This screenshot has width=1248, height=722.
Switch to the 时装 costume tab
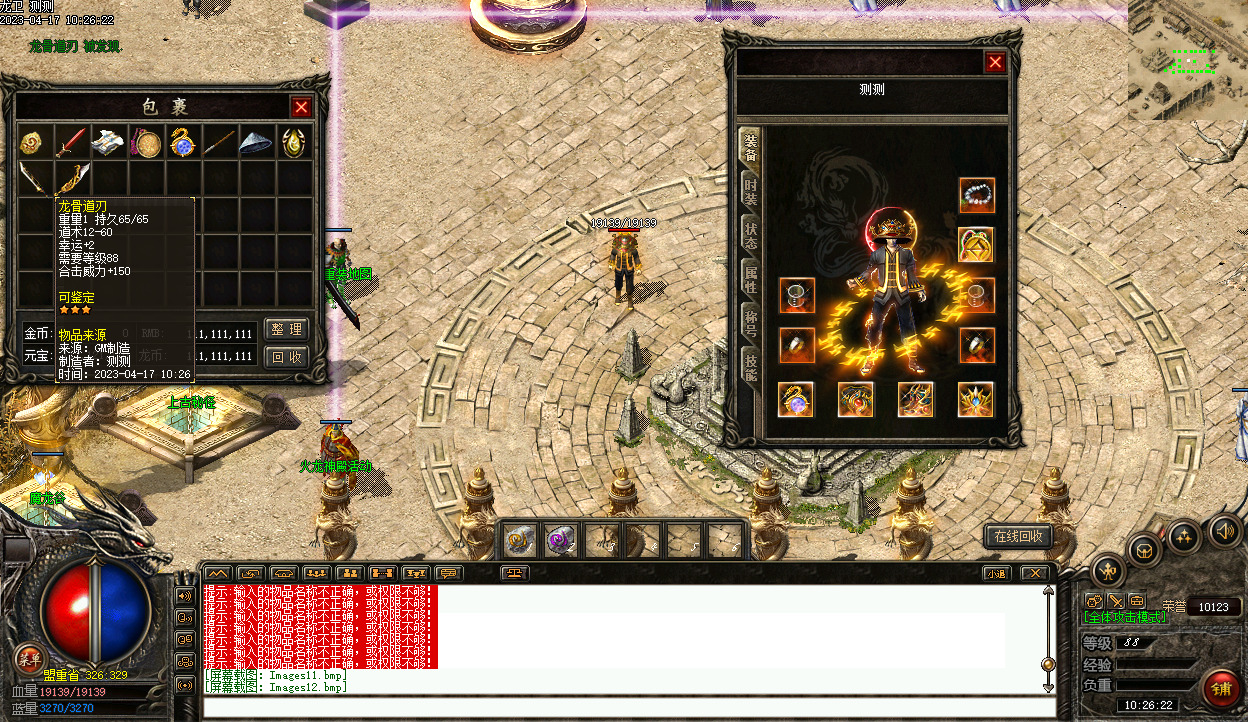pyautogui.click(x=750, y=190)
